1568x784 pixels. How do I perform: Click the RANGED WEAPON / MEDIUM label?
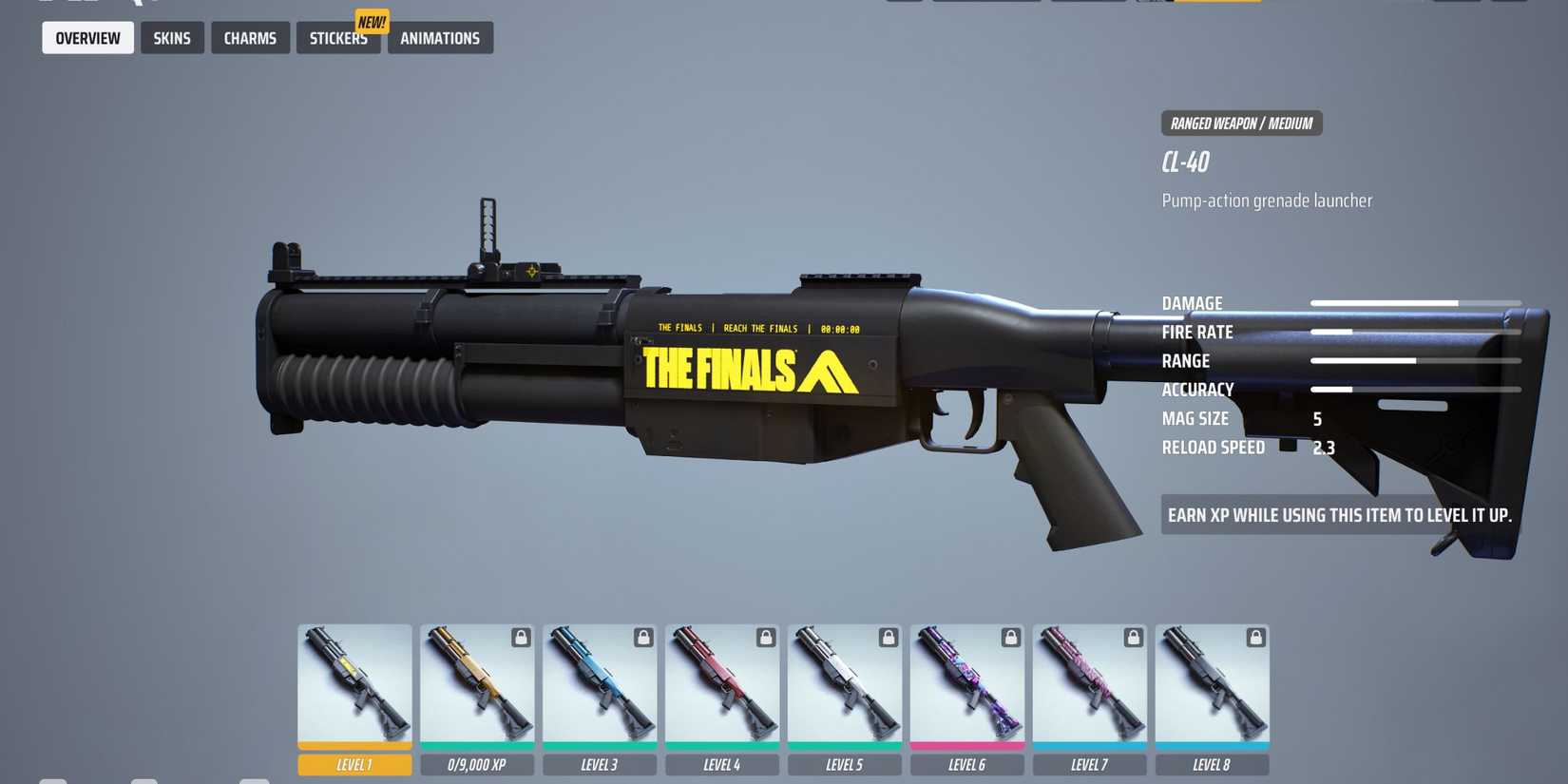[1241, 123]
